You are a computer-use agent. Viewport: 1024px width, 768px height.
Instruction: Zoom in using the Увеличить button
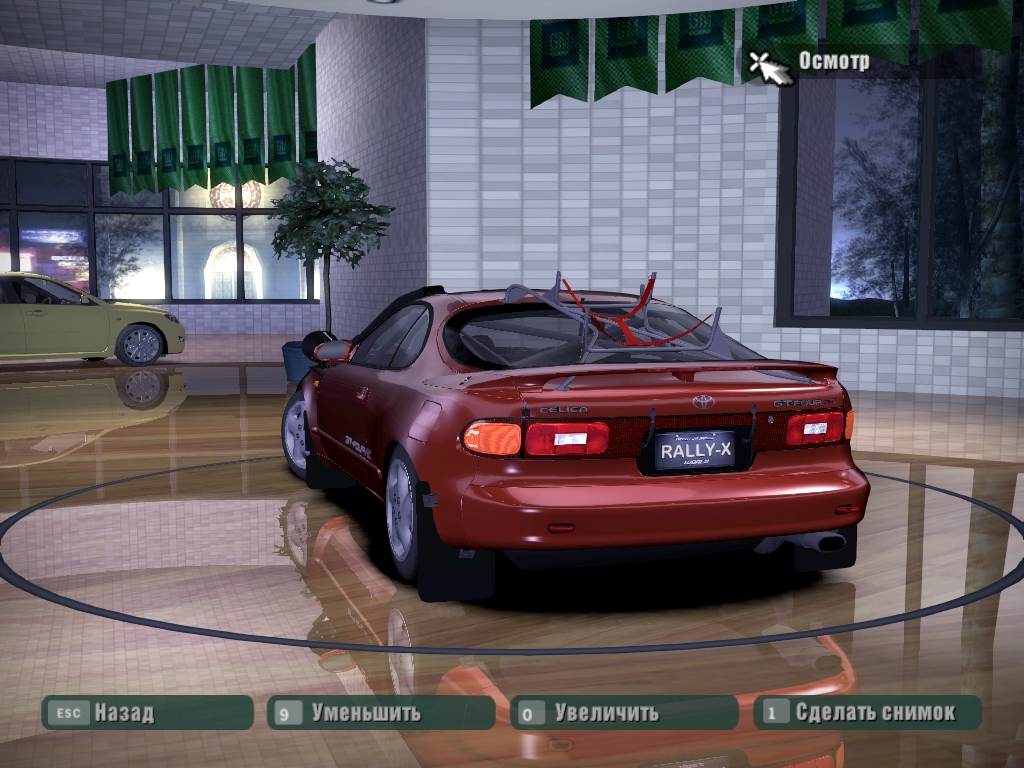click(x=623, y=713)
